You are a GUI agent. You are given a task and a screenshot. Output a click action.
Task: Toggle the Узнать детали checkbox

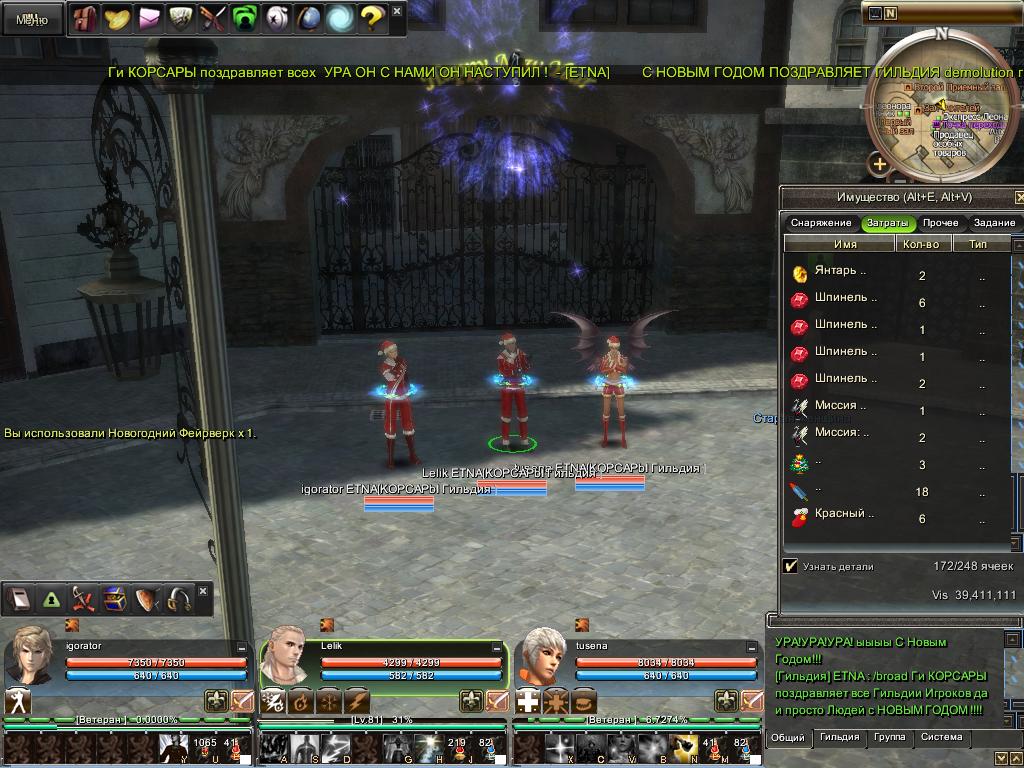coord(791,566)
